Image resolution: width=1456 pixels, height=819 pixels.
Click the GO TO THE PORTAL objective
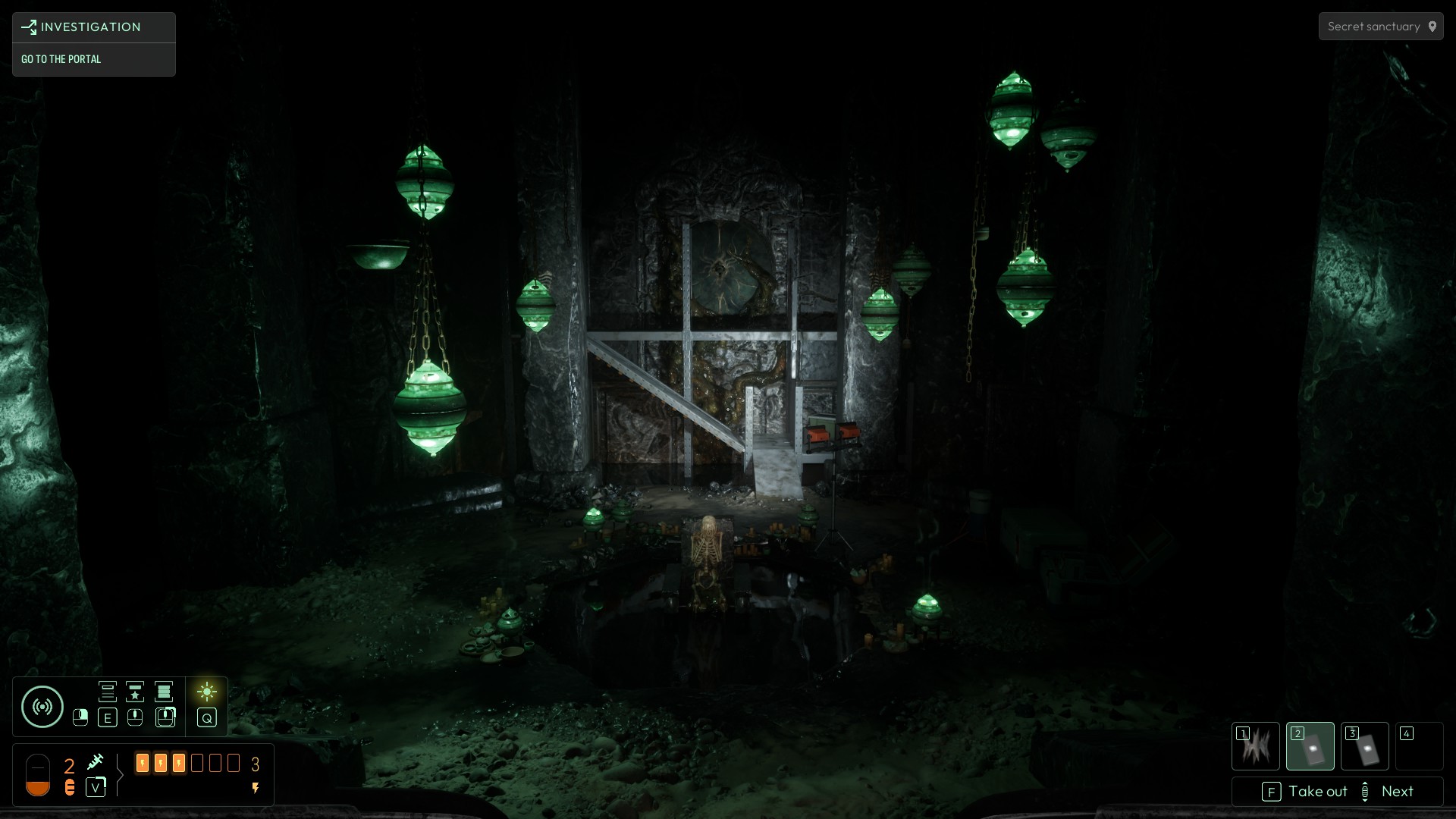(61, 59)
